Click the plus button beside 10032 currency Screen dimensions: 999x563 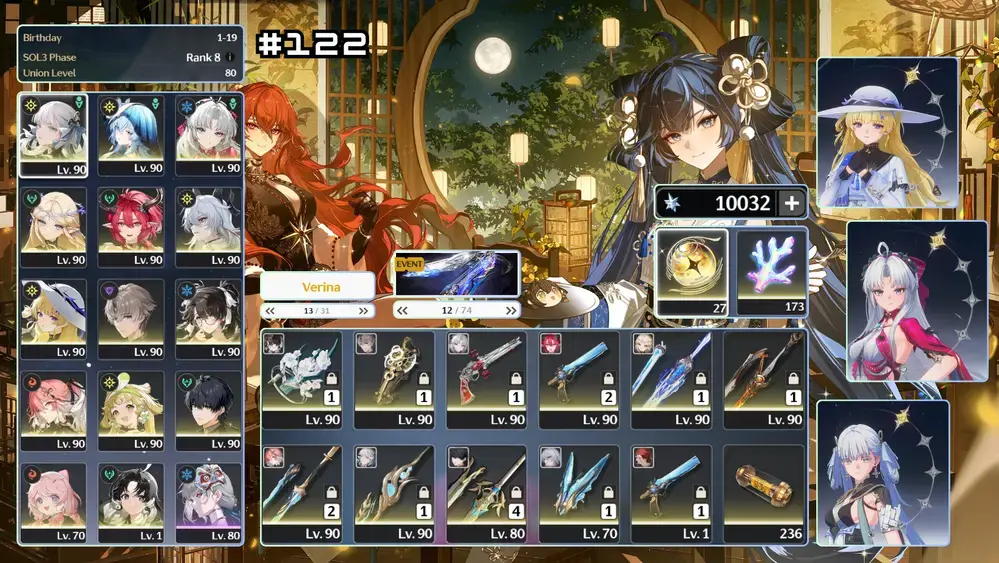click(x=791, y=204)
